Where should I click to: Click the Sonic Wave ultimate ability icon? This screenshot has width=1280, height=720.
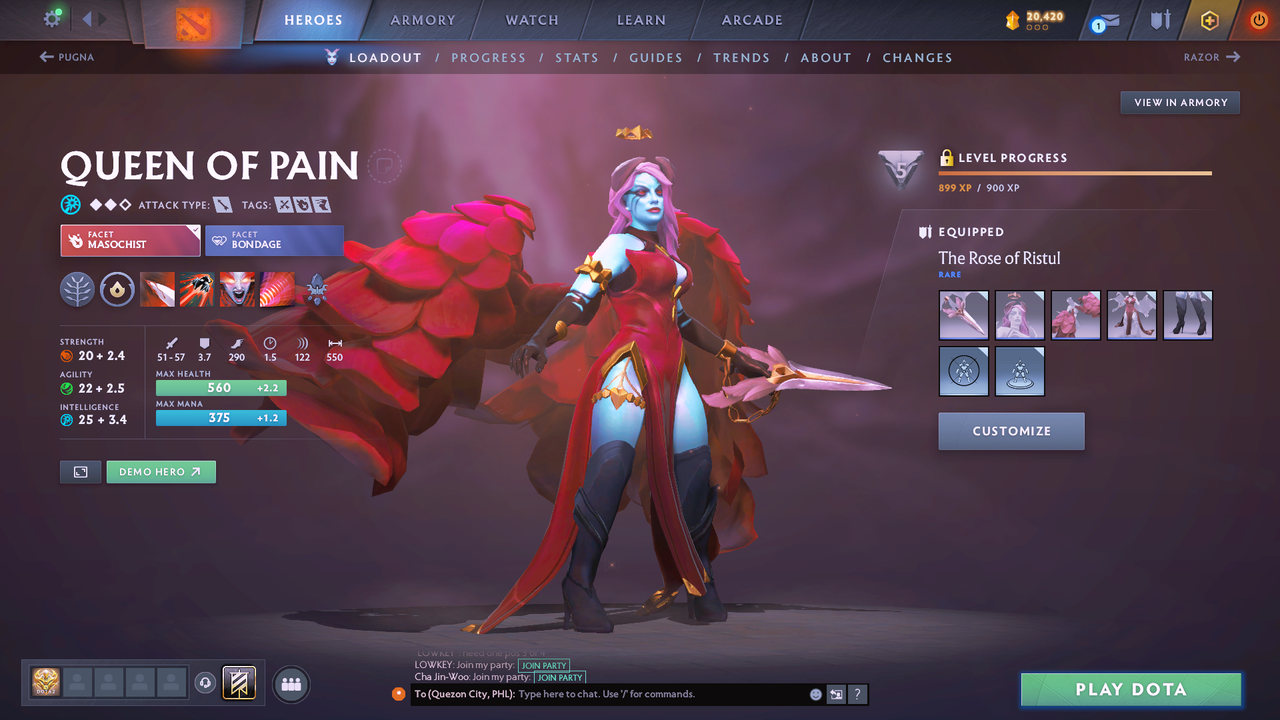point(277,290)
